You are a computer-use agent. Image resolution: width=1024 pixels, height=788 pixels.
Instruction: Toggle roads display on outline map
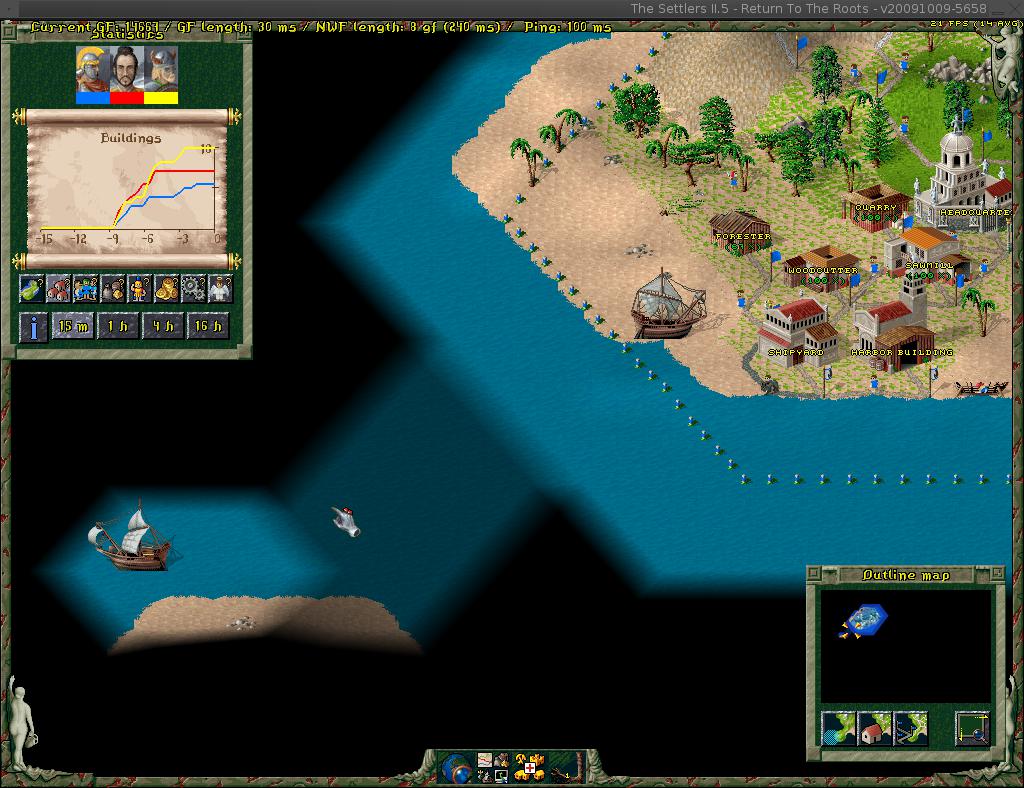(x=910, y=728)
